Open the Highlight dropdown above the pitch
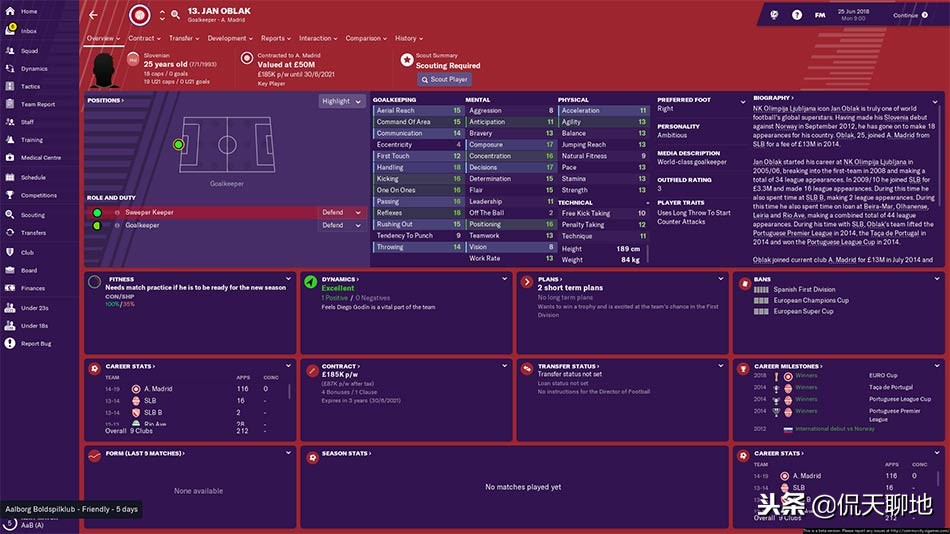Viewport: 950px width, 534px height. tap(341, 101)
